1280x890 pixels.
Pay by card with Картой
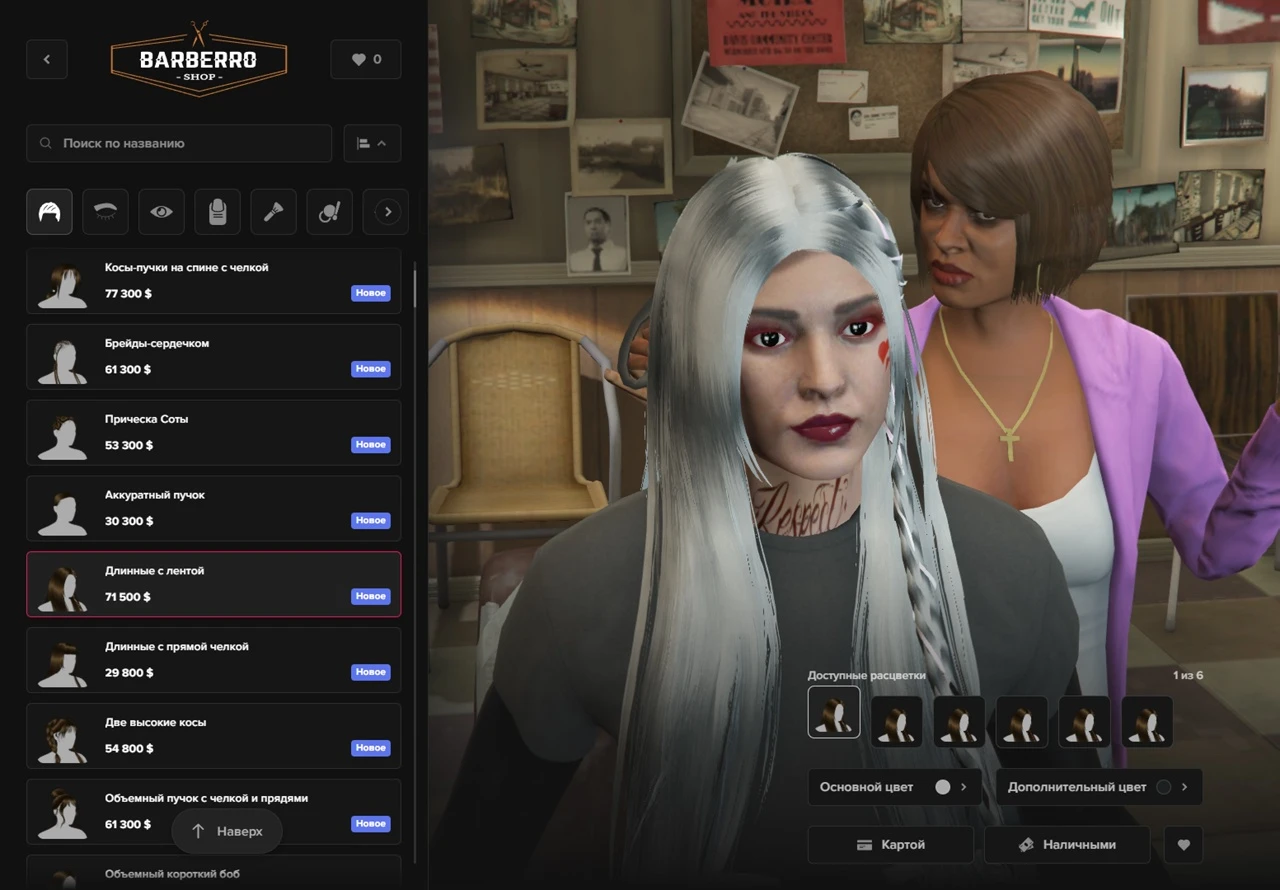pyautogui.click(x=890, y=845)
